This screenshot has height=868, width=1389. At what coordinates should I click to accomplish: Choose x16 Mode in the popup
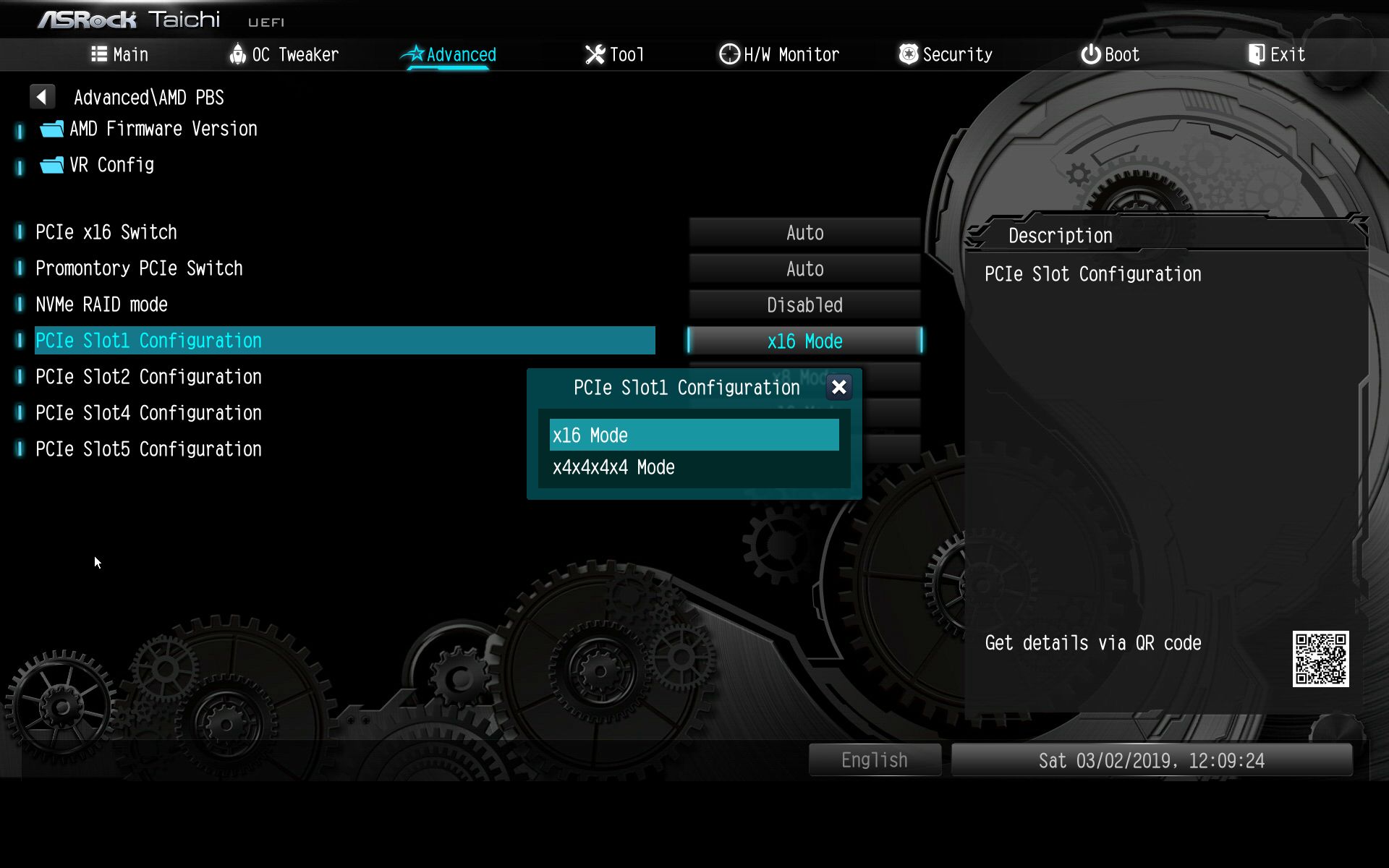coord(693,435)
